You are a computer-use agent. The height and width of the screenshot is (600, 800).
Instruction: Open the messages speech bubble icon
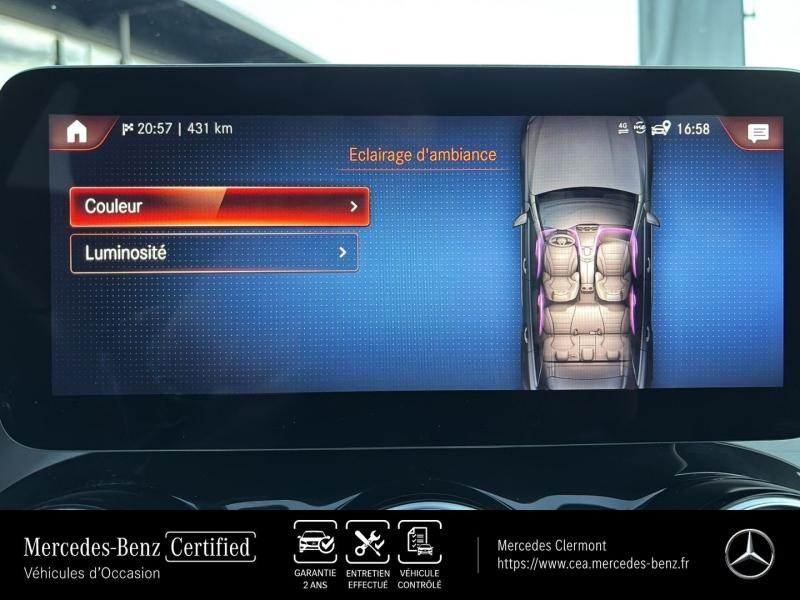tap(758, 132)
